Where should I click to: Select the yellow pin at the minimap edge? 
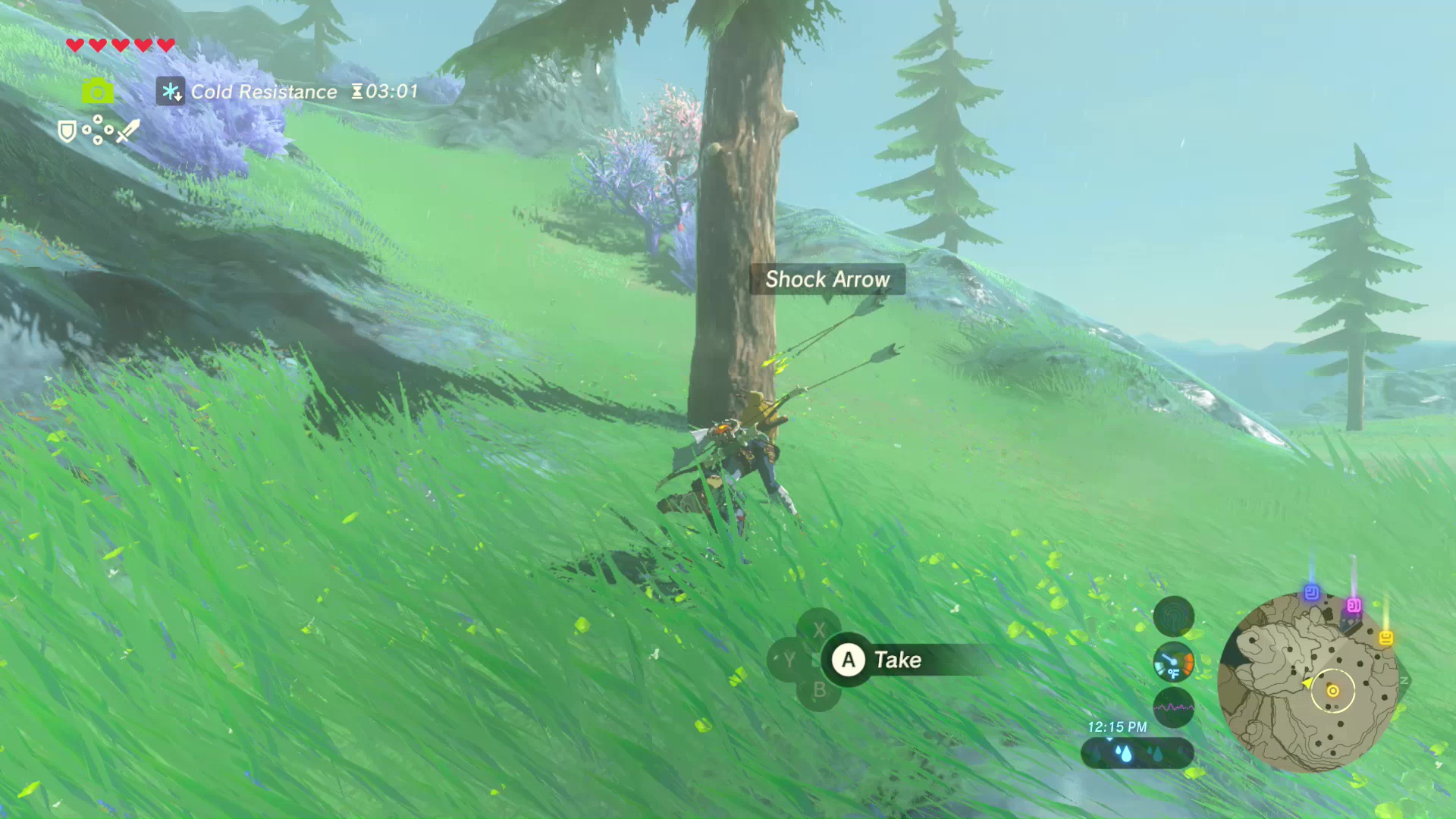(1385, 638)
